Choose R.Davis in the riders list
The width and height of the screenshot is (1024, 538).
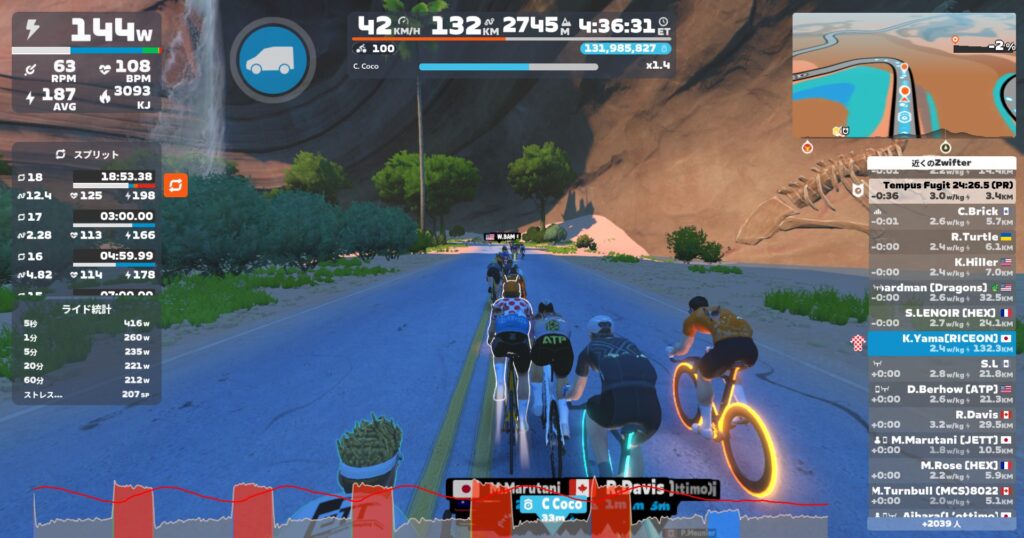pos(942,419)
